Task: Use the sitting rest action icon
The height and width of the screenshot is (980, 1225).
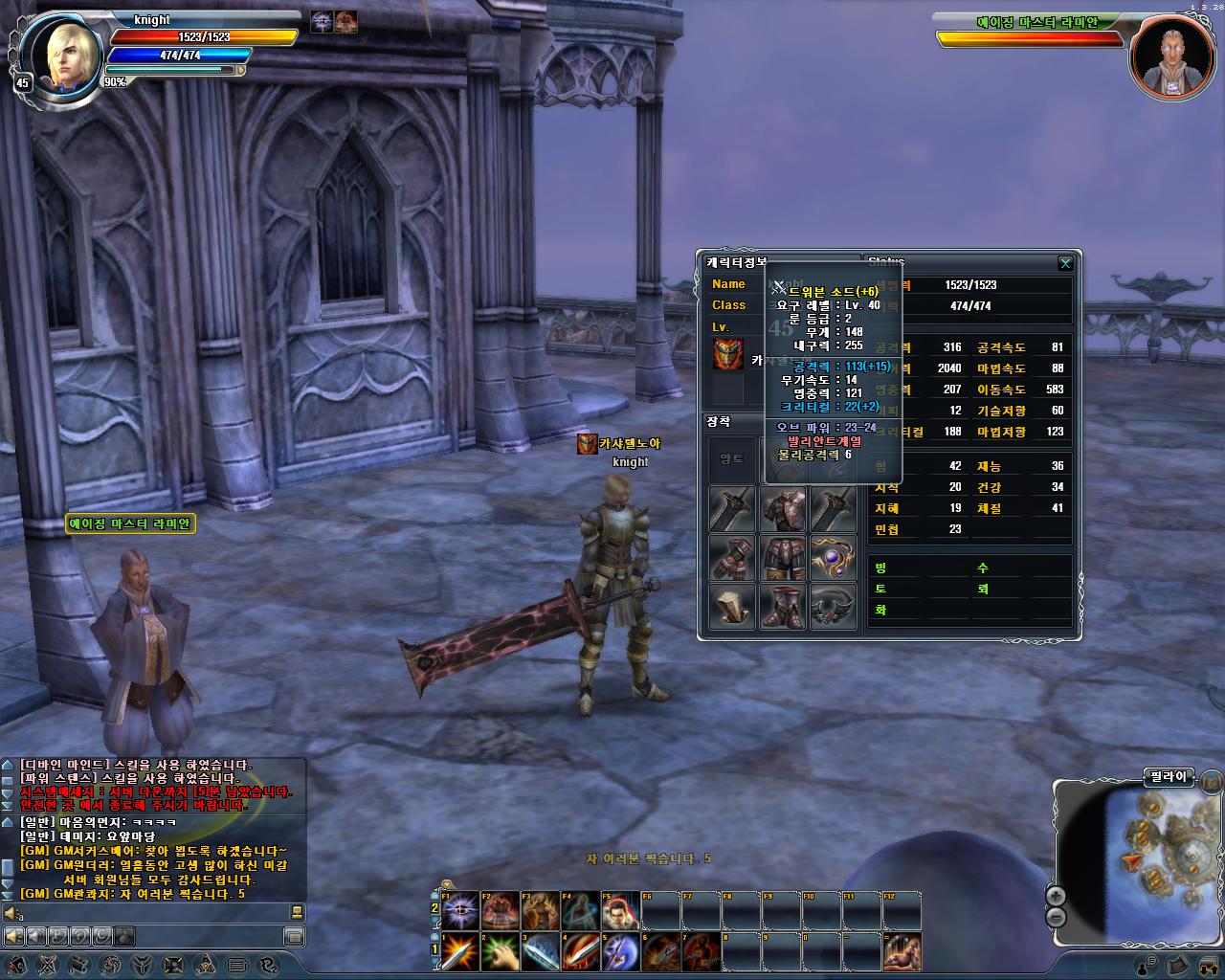Action: coord(902,951)
